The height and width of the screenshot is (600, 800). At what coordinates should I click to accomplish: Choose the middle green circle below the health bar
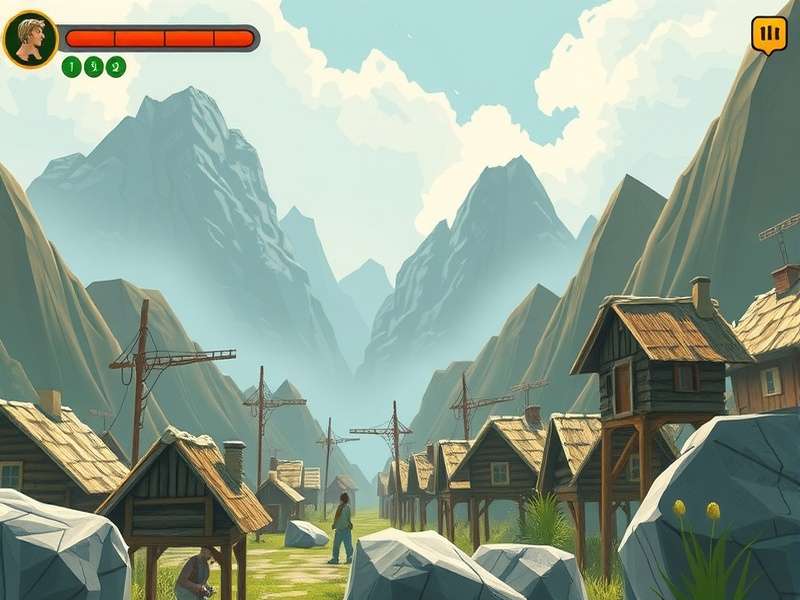point(94,67)
